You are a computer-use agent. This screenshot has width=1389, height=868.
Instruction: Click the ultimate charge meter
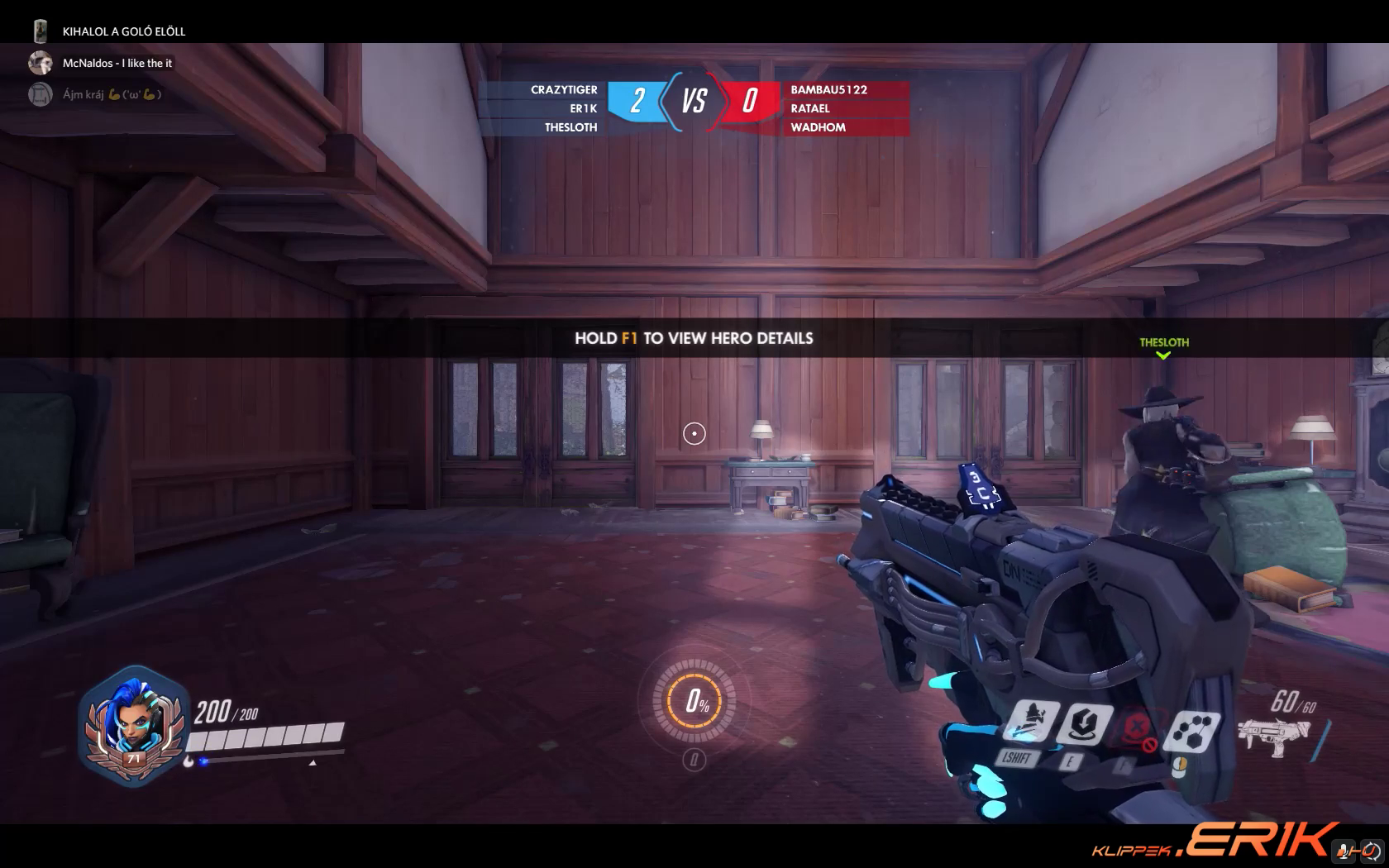[694, 702]
